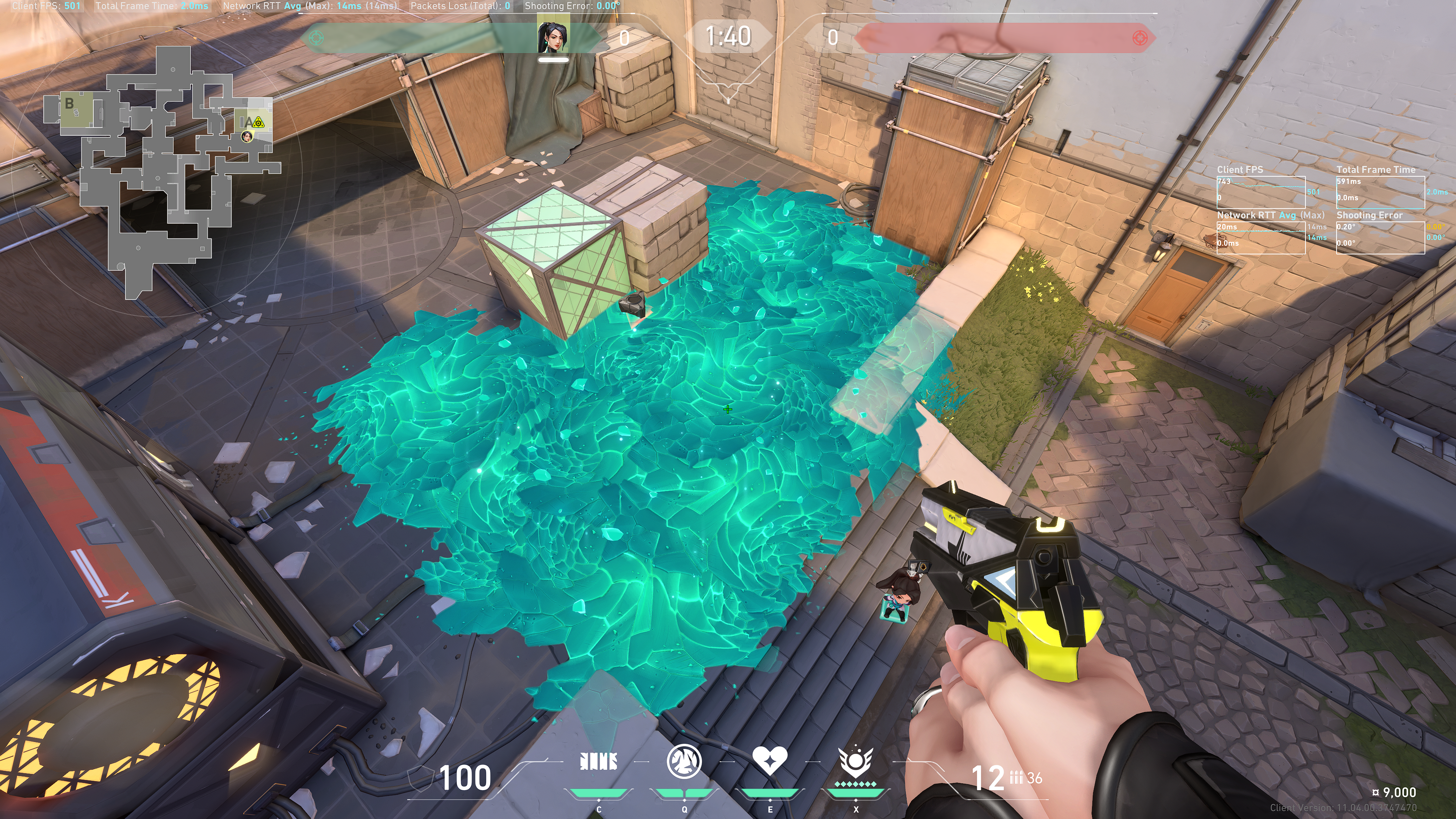The image size is (1456, 819).
Task: Use the Healing Orb heart icon
Action: pos(769,761)
